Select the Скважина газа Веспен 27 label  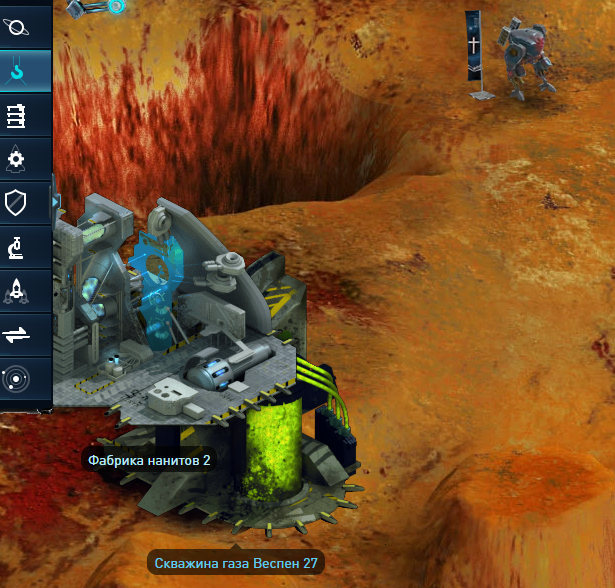click(x=237, y=563)
